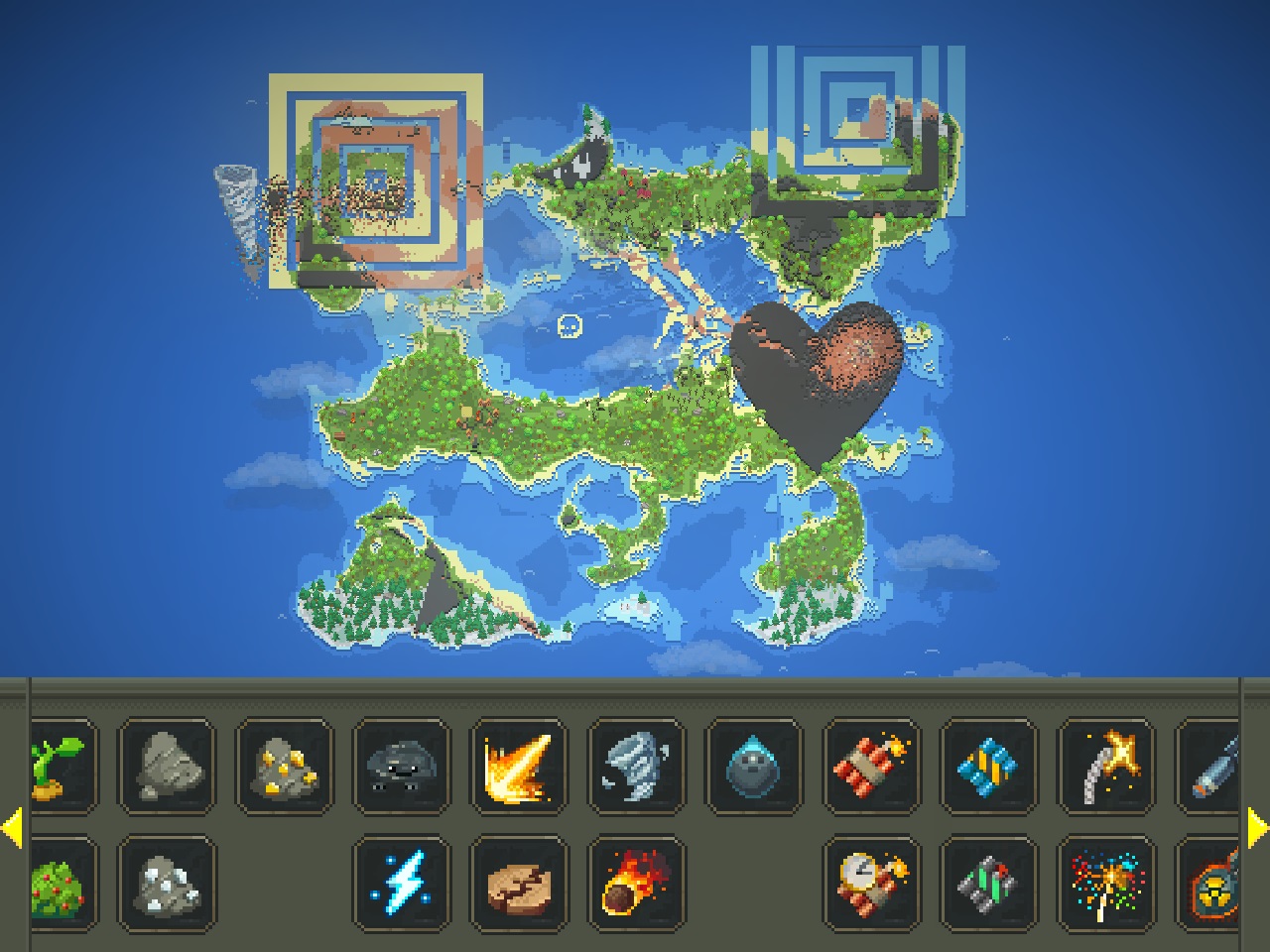Activate the blue lightning bolt power
This screenshot has width=1270, height=952.
[x=402, y=885]
